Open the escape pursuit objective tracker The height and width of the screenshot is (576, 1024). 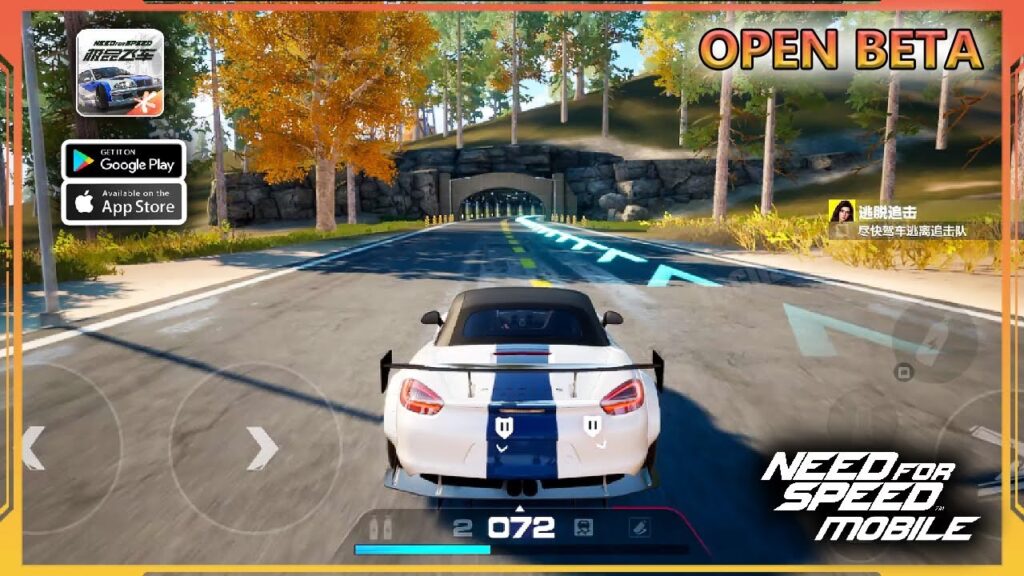[910, 220]
